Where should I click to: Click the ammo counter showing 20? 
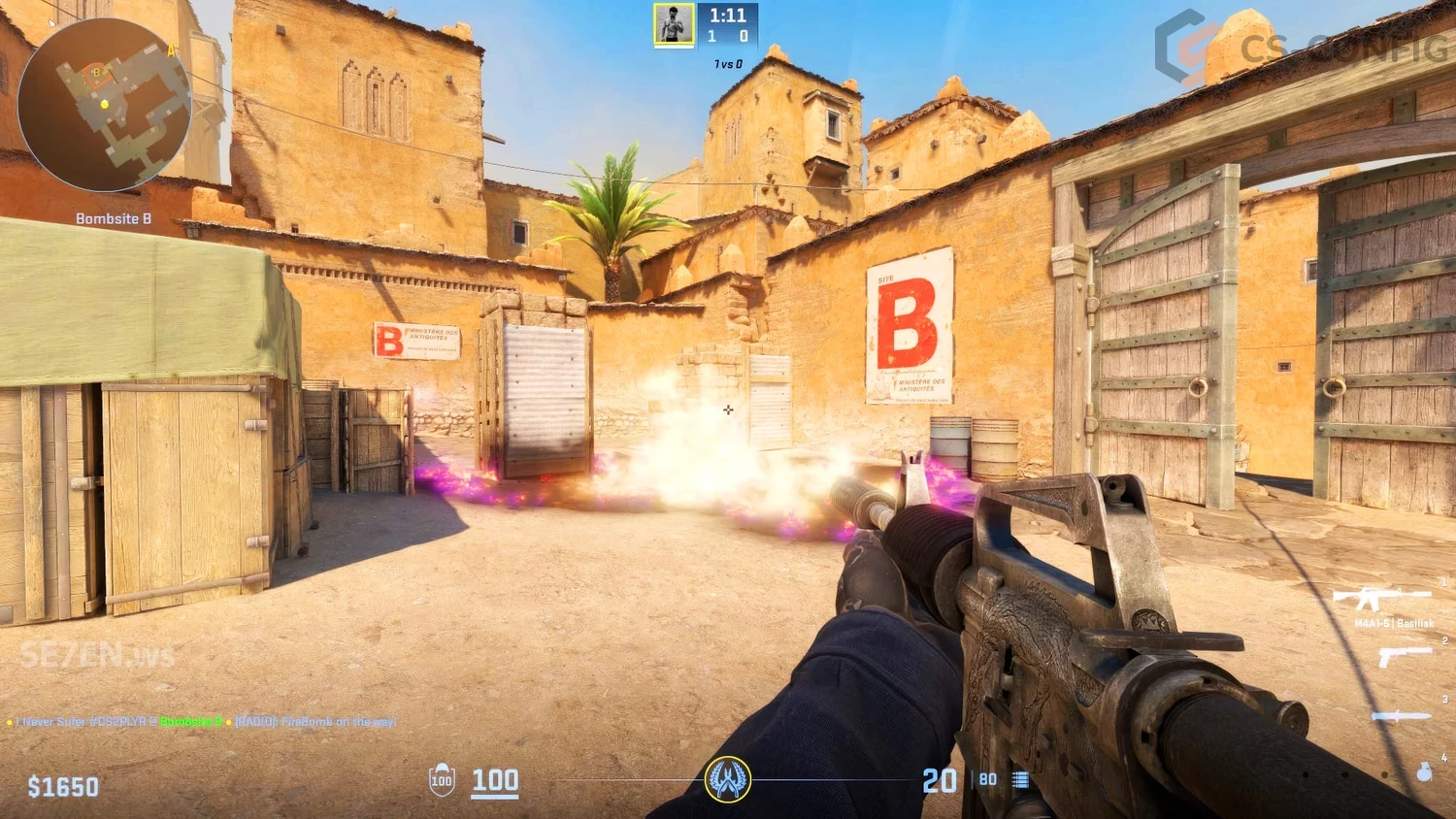(x=938, y=779)
